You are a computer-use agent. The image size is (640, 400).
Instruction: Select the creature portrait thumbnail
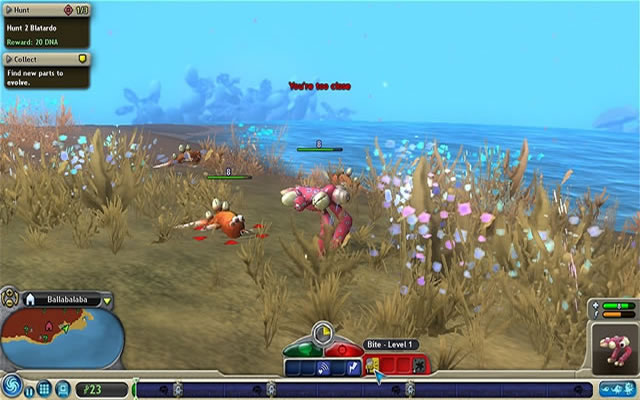click(x=614, y=348)
